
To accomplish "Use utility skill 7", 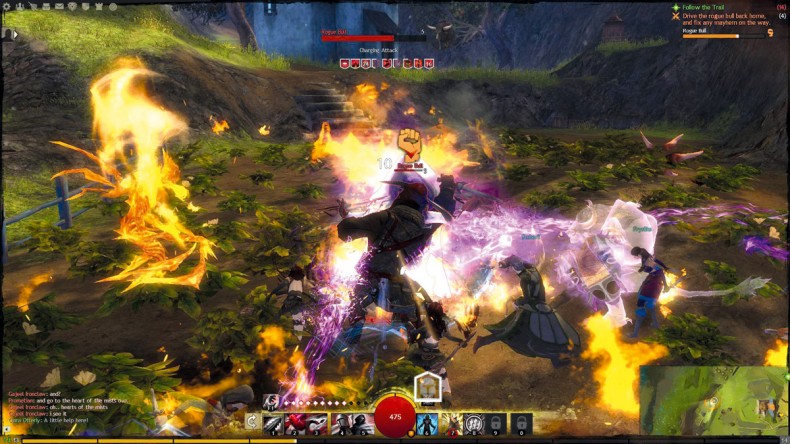I will 451,423.
